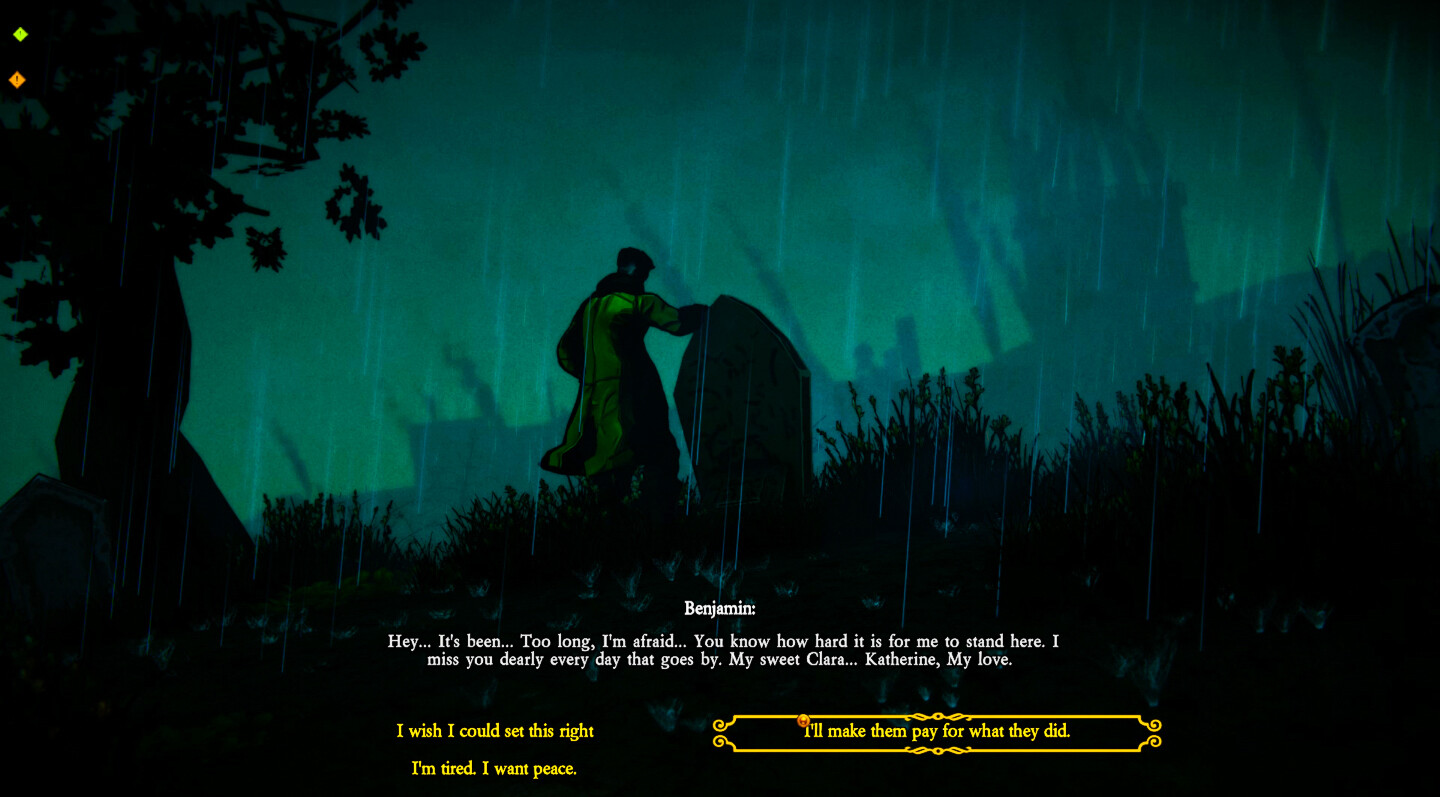Select 'I'll make them pay for what they did.'
Screen dimensions: 1440x797
[x=937, y=732]
